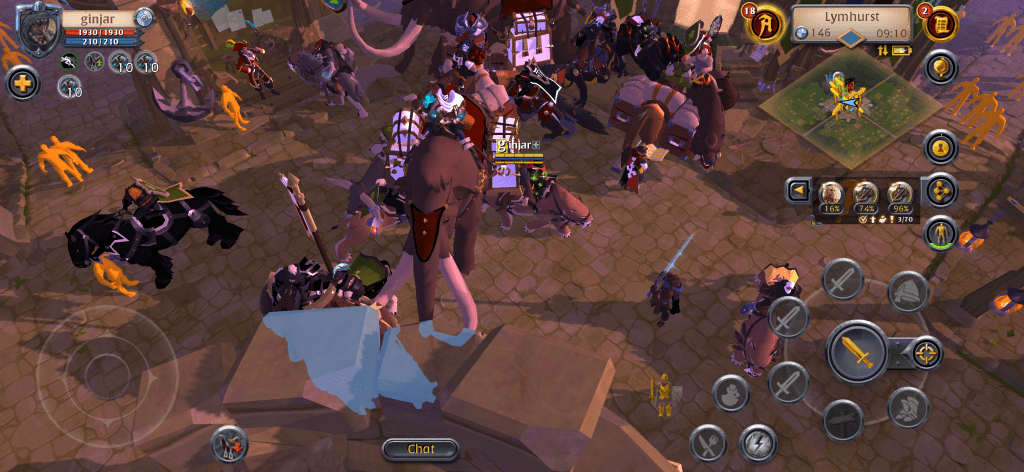The image size is (1024, 472).
Task: Use the potion flask button
Action: pos(732,393)
